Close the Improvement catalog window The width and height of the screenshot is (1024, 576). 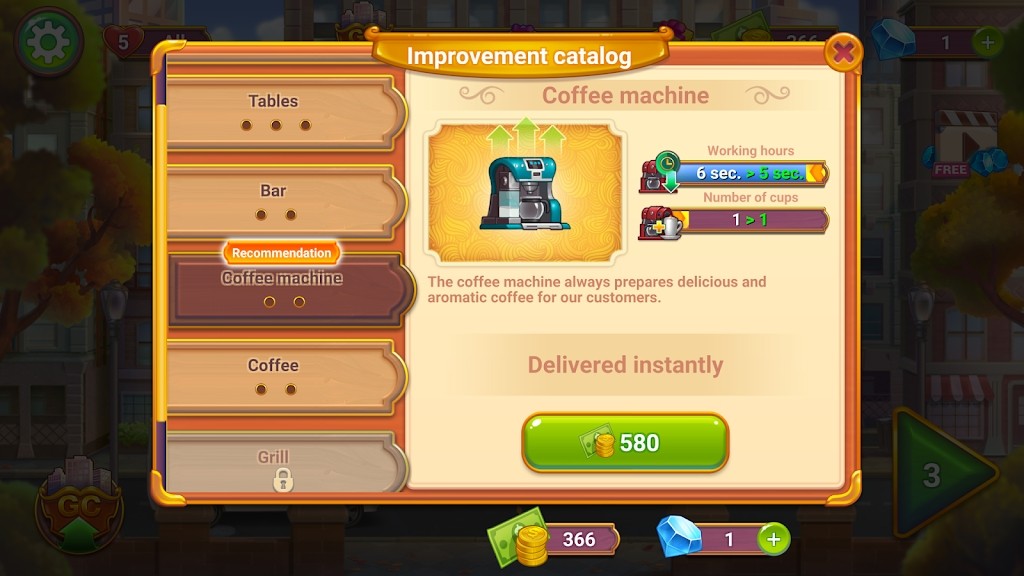pos(845,50)
